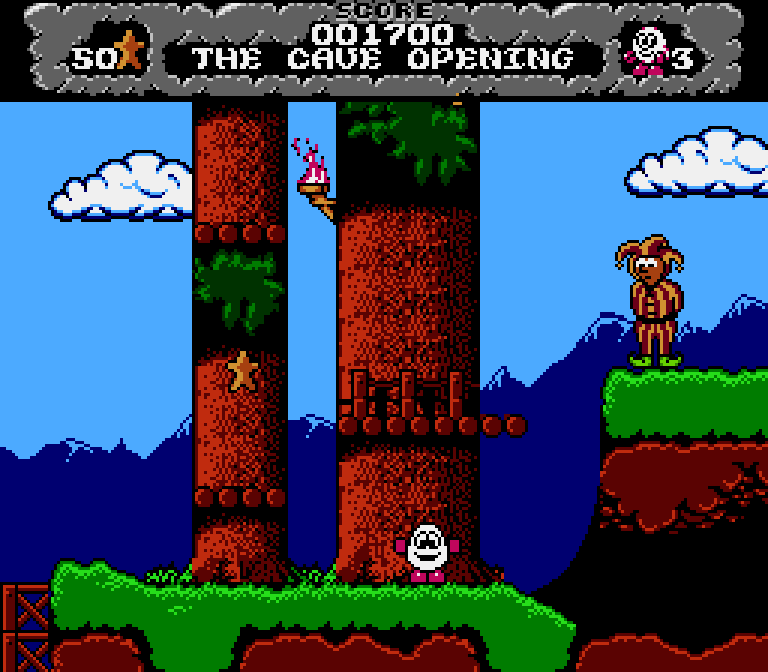The image size is (768, 672).
Task: Select the Dizzy egg lives icon
Action: (x=646, y=51)
